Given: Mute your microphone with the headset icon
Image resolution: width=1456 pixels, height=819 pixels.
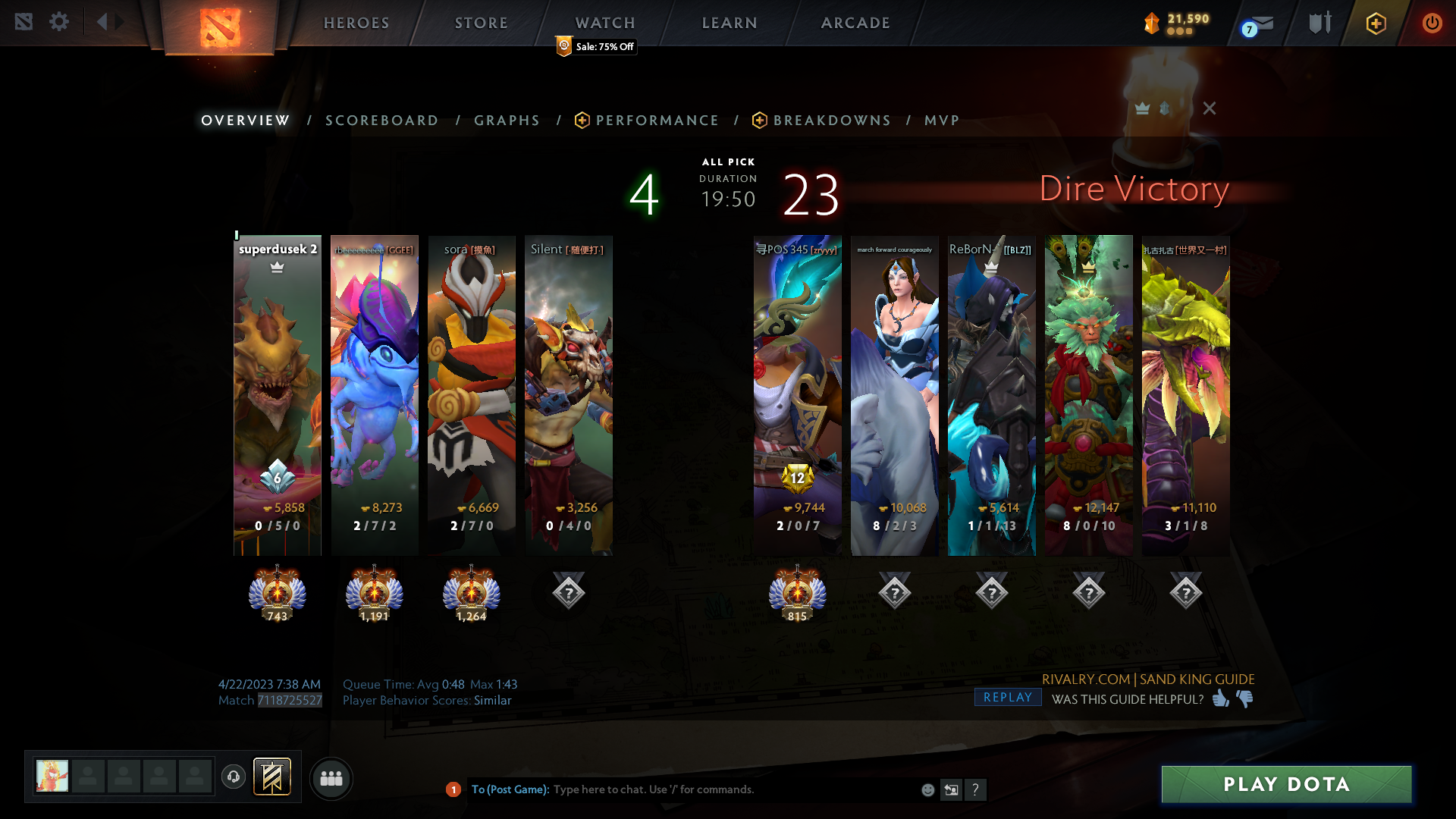Looking at the screenshot, I should (x=233, y=777).
